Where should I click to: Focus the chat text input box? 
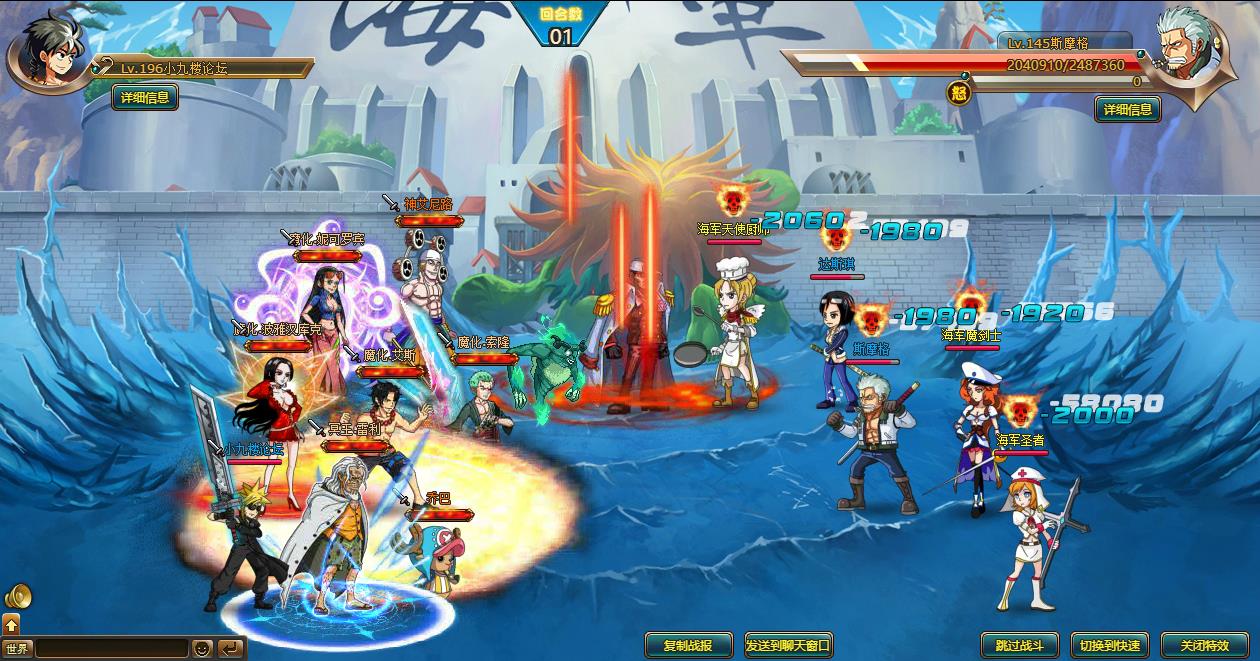111,648
